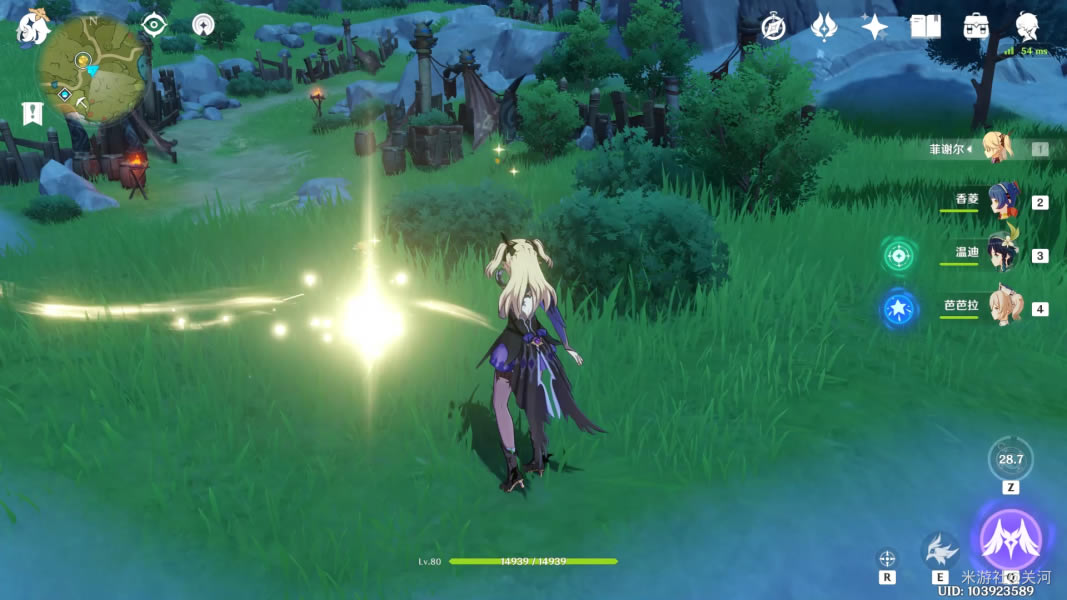Use the gadget showing 28.7 cooldown

[x=1010, y=460]
